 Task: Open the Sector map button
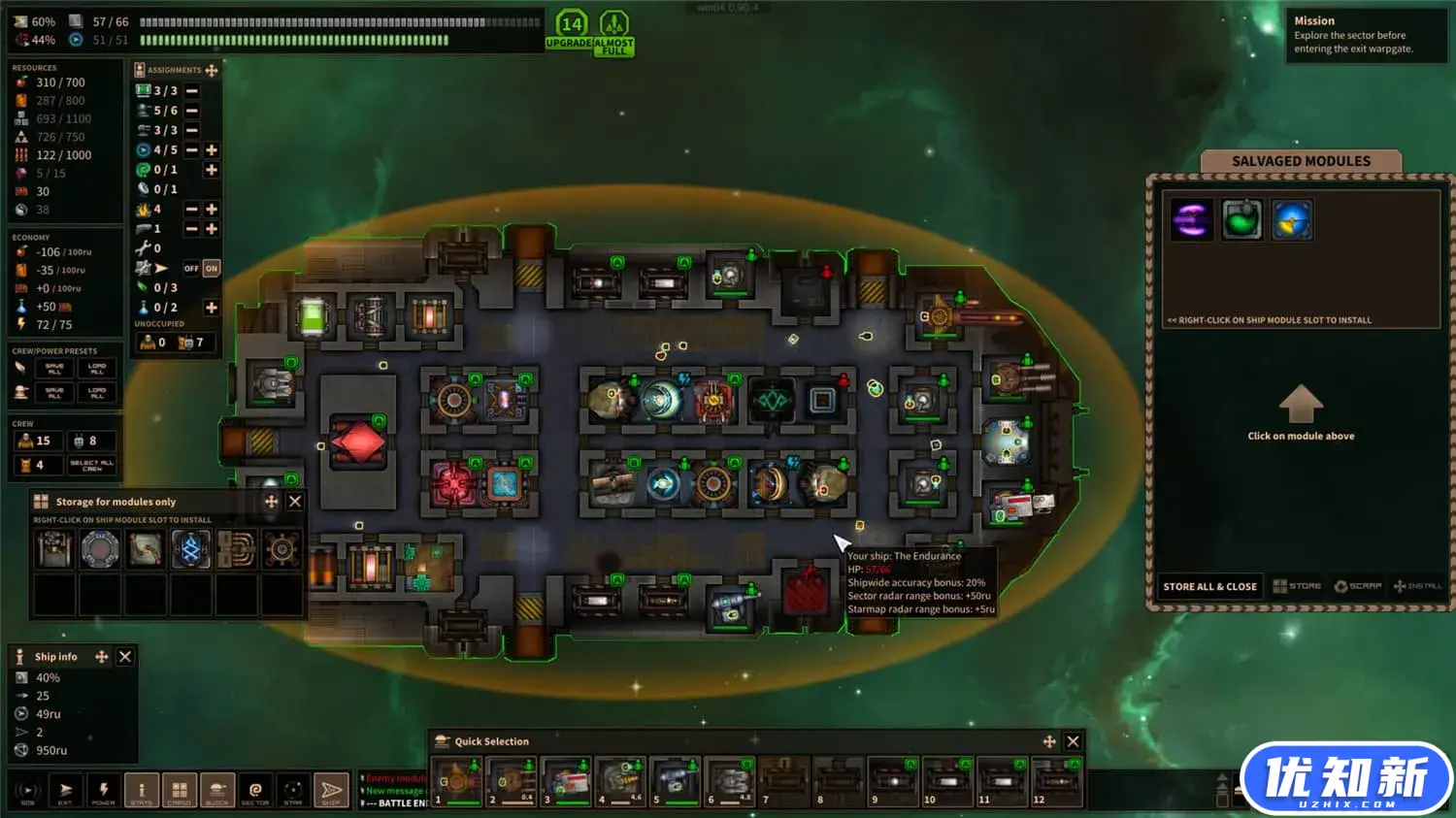[255, 790]
